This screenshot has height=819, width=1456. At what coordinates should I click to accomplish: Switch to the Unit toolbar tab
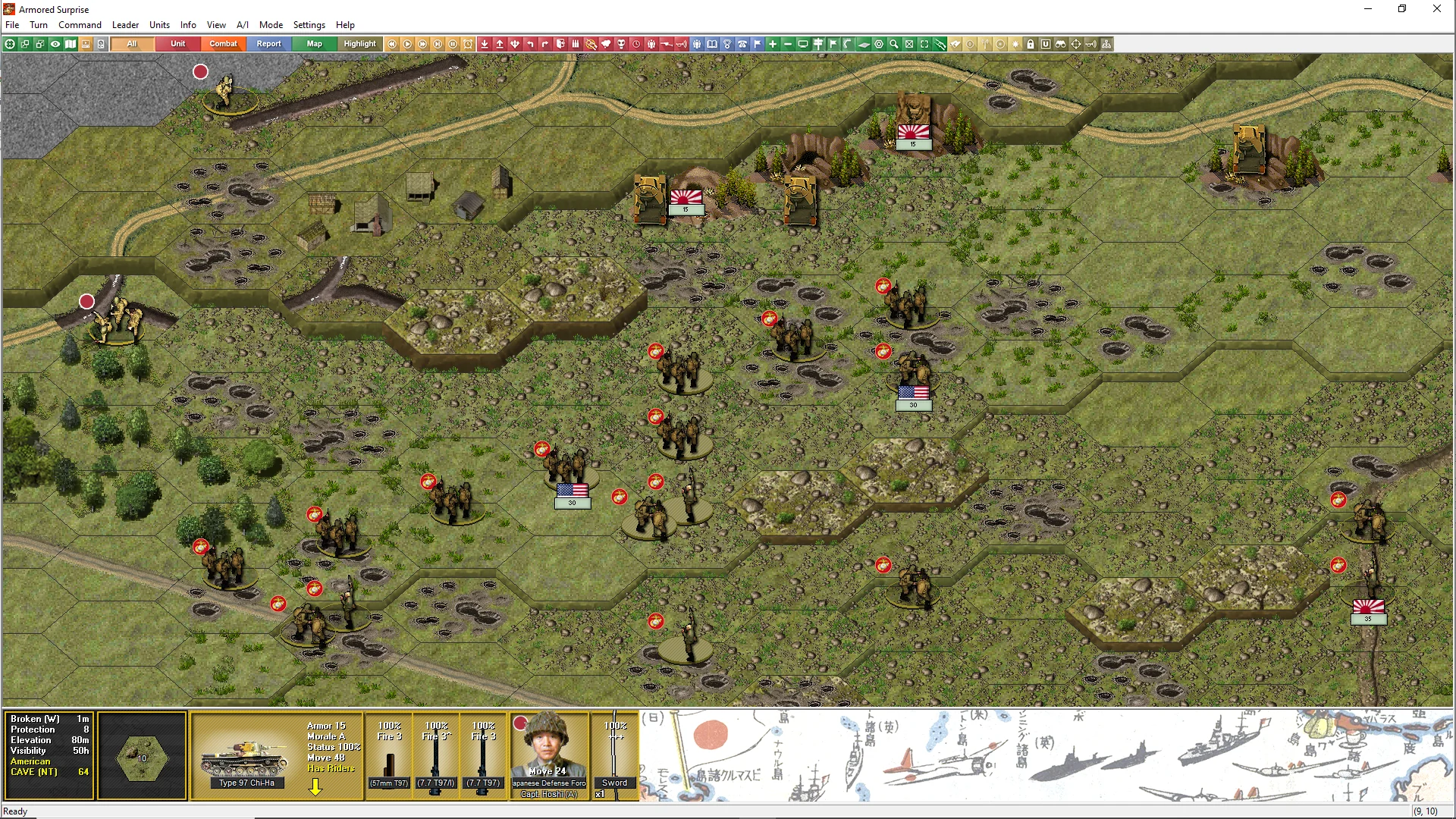(177, 44)
